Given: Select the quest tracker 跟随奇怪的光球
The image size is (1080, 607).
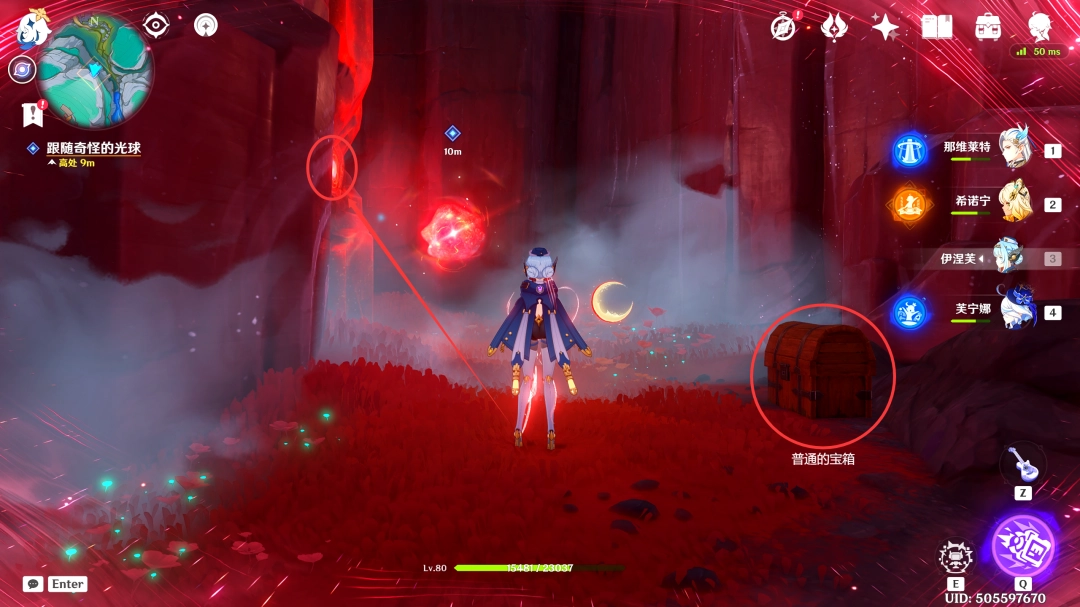Looking at the screenshot, I should [x=95, y=148].
